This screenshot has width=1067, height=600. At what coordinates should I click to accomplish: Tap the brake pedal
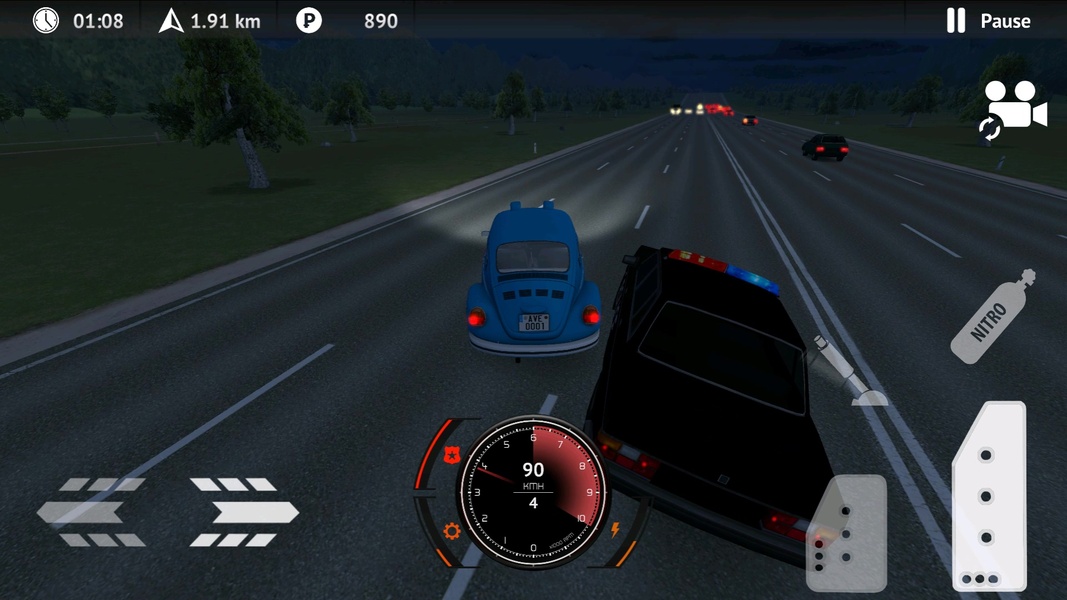[847, 532]
